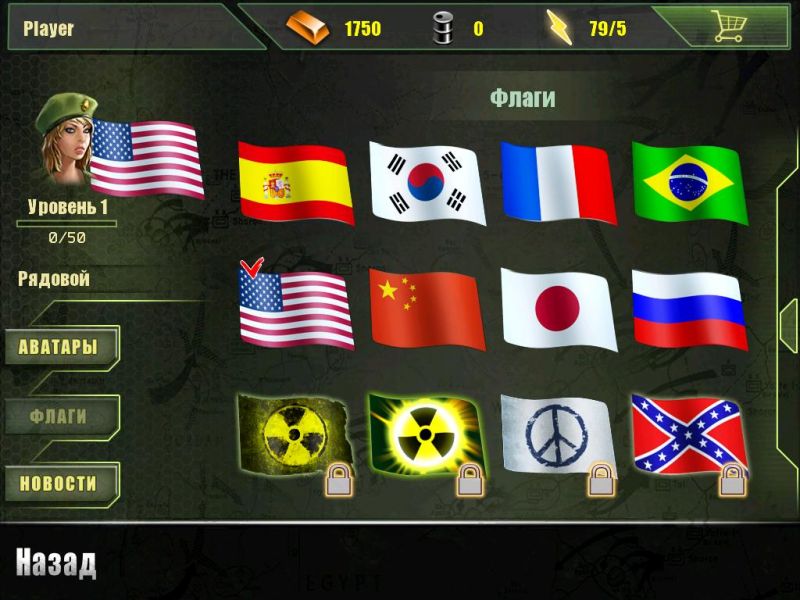The width and height of the screenshot is (800, 600).
Task: Show the Новости section
Action: [59, 484]
